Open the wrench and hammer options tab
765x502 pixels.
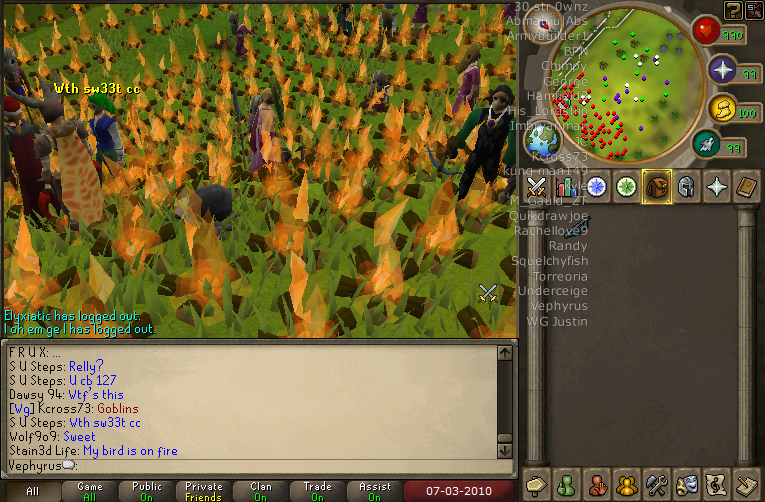pos(657,483)
